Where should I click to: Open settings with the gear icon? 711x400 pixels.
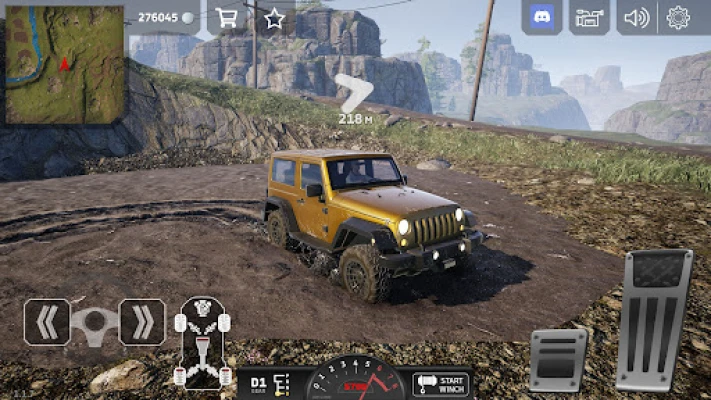(679, 17)
